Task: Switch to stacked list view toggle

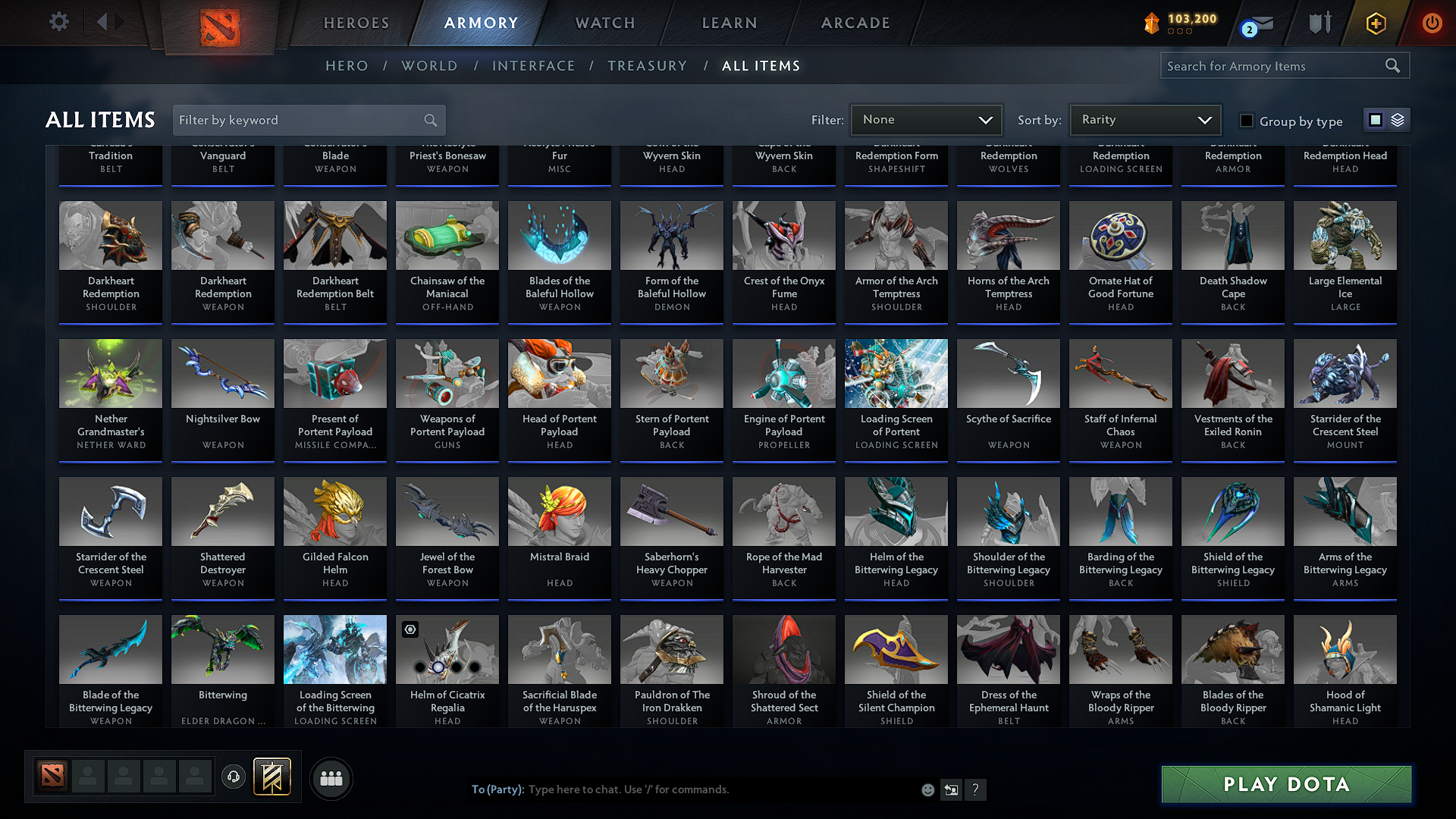Action: click(1397, 120)
